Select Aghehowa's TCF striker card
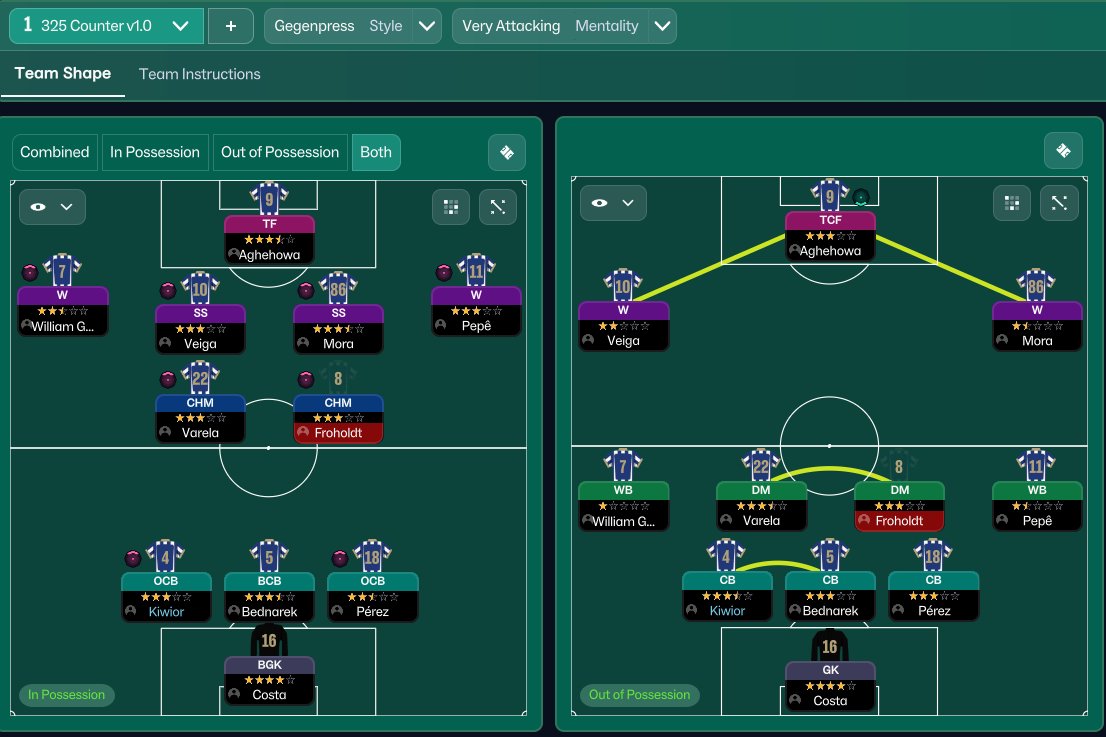1106x737 pixels. pos(829,236)
